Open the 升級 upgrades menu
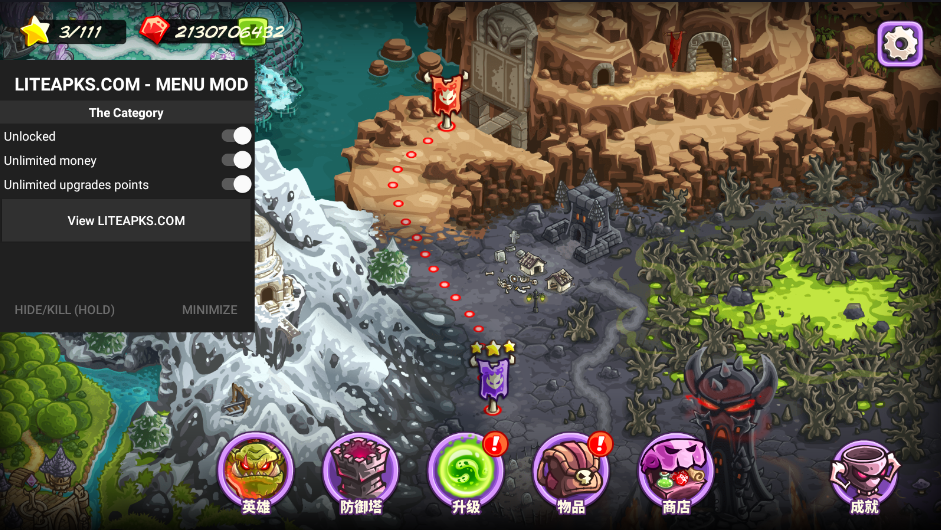The height and width of the screenshot is (530, 941). [465, 471]
